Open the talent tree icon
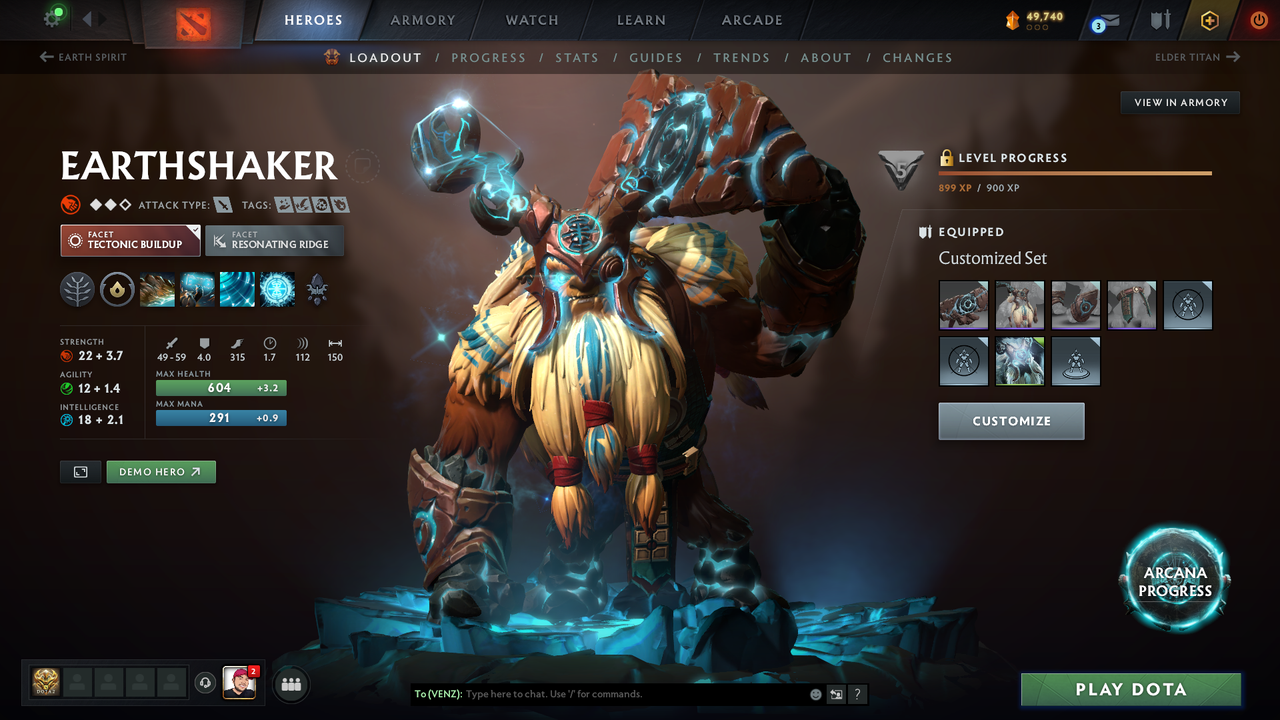1280x720 pixels. pyautogui.click(x=77, y=290)
